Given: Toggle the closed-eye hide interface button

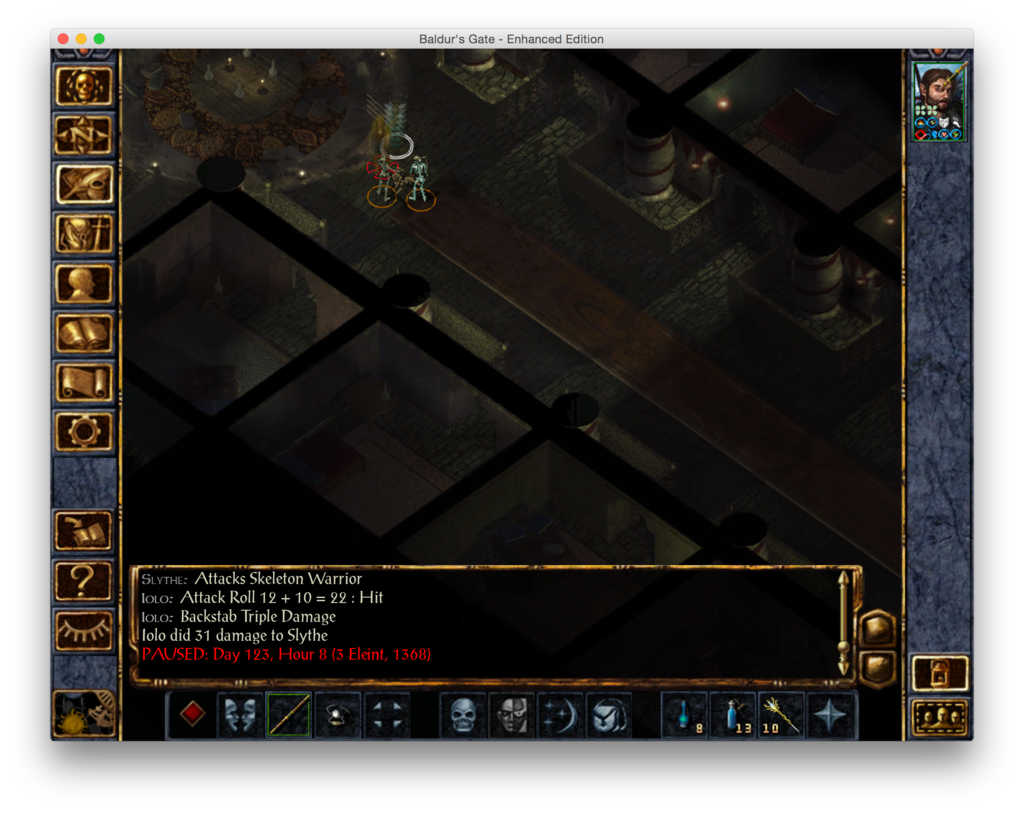Looking at the screenshot, I should 83,628.
